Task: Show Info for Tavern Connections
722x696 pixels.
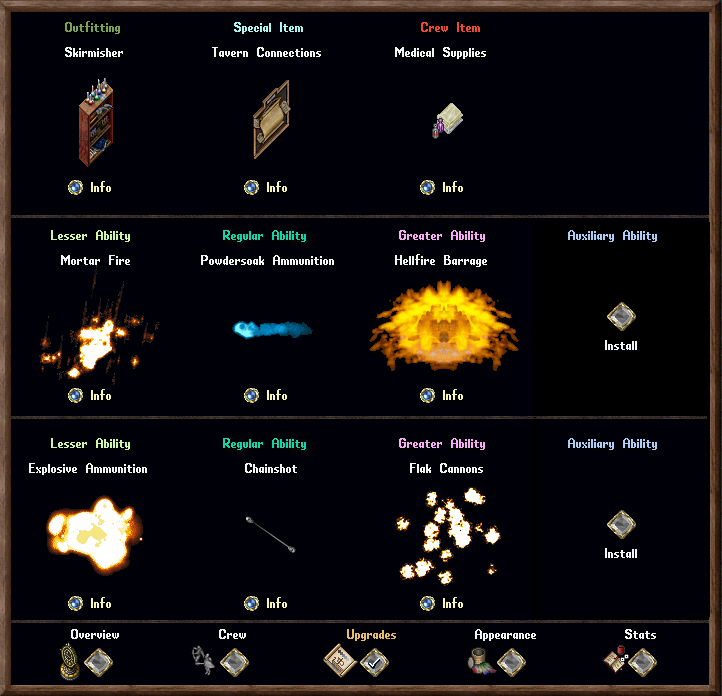Action: [252, 187]
